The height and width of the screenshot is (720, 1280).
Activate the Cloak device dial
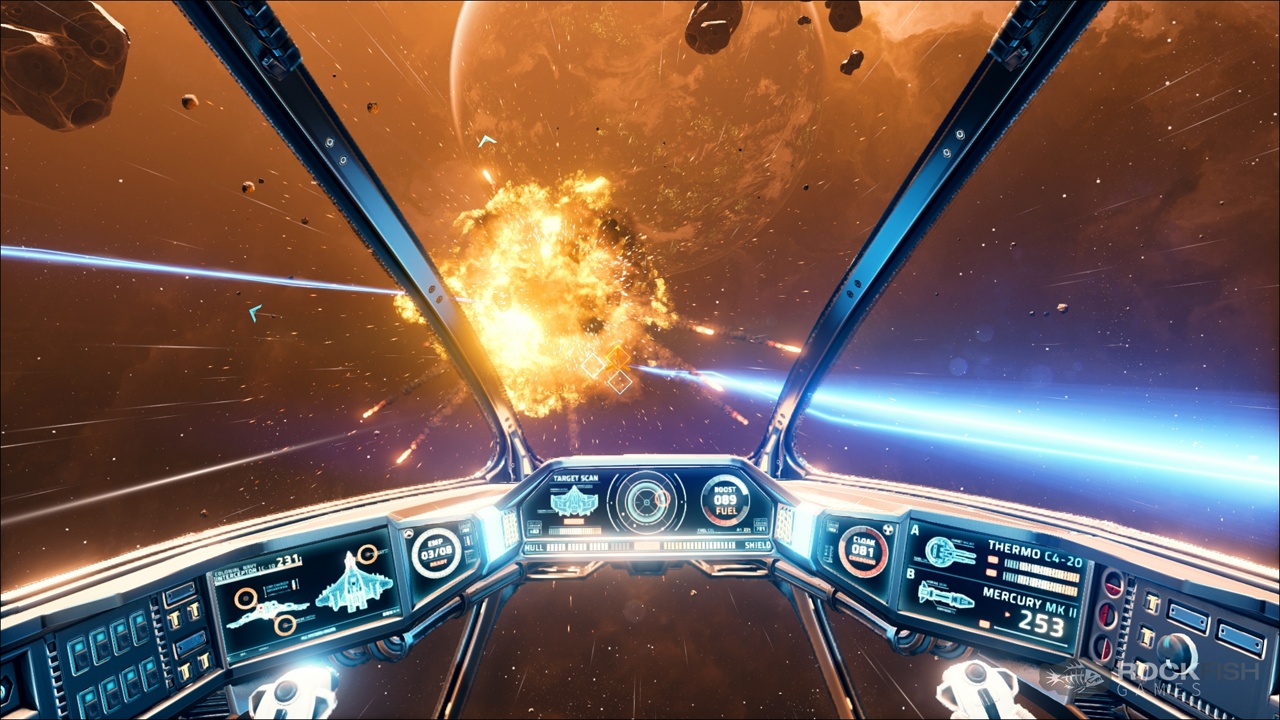863,551
